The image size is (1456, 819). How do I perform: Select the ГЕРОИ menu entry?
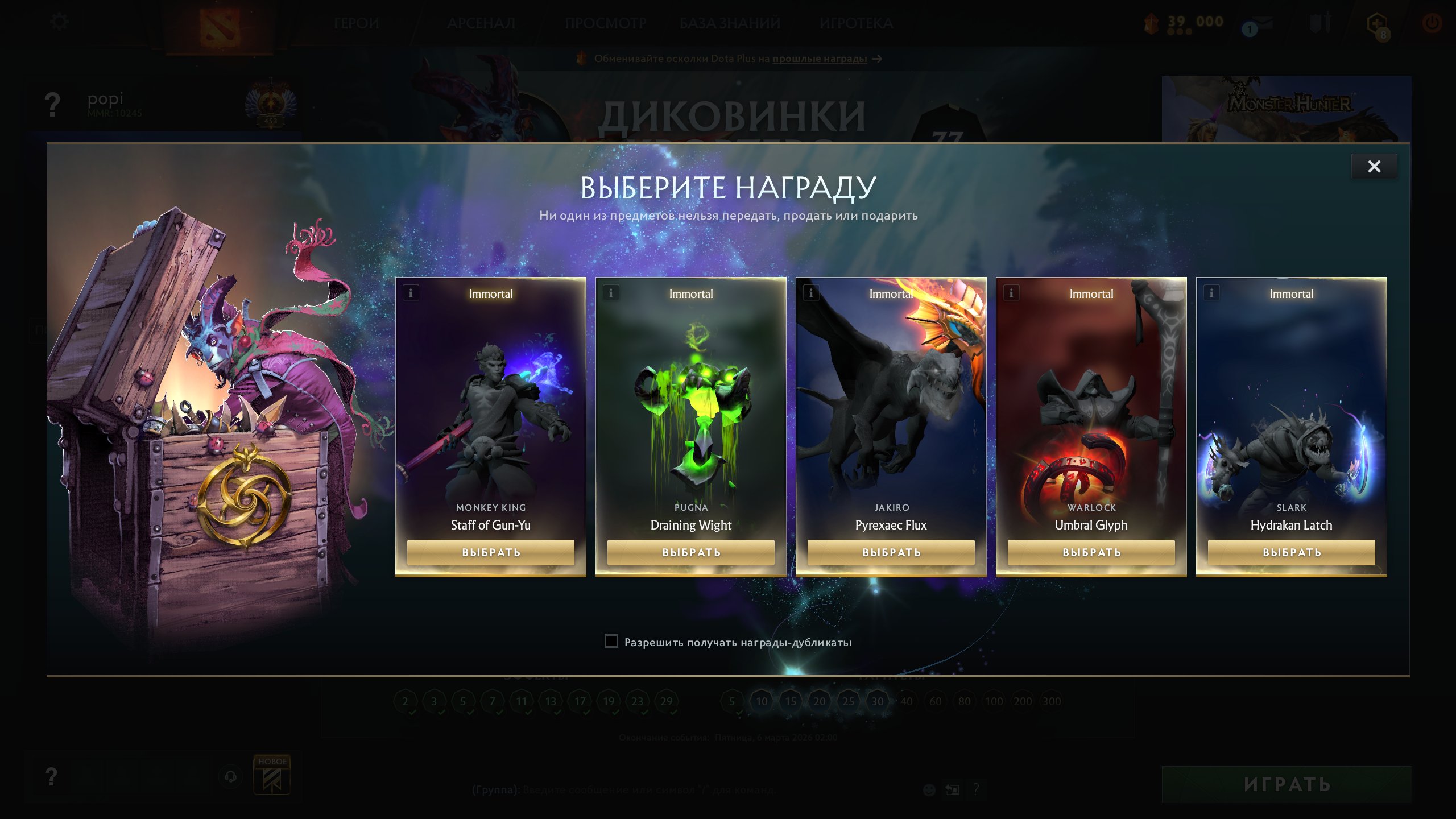(x=357, y=24)
